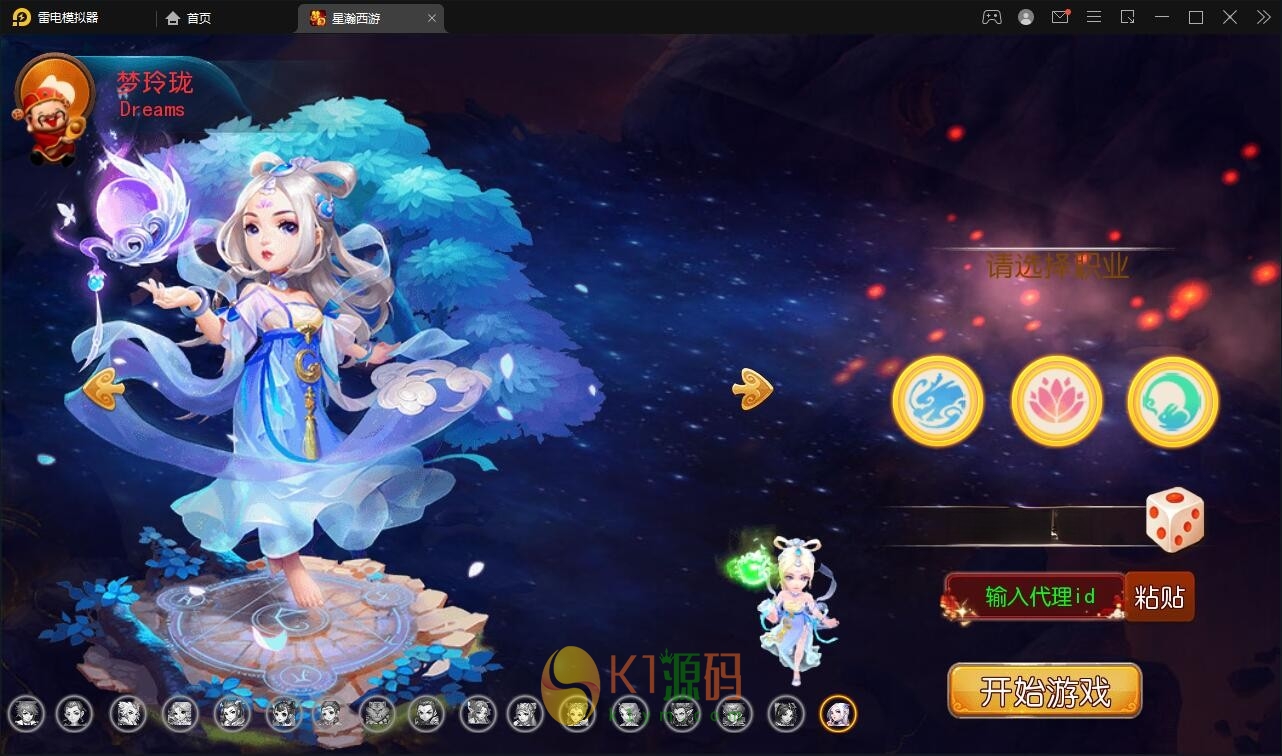Viewport: 1282px width, 756px height.
Task: Click the 输入代理id input field
Action: pyautogui.click(x=1035, y=597)
